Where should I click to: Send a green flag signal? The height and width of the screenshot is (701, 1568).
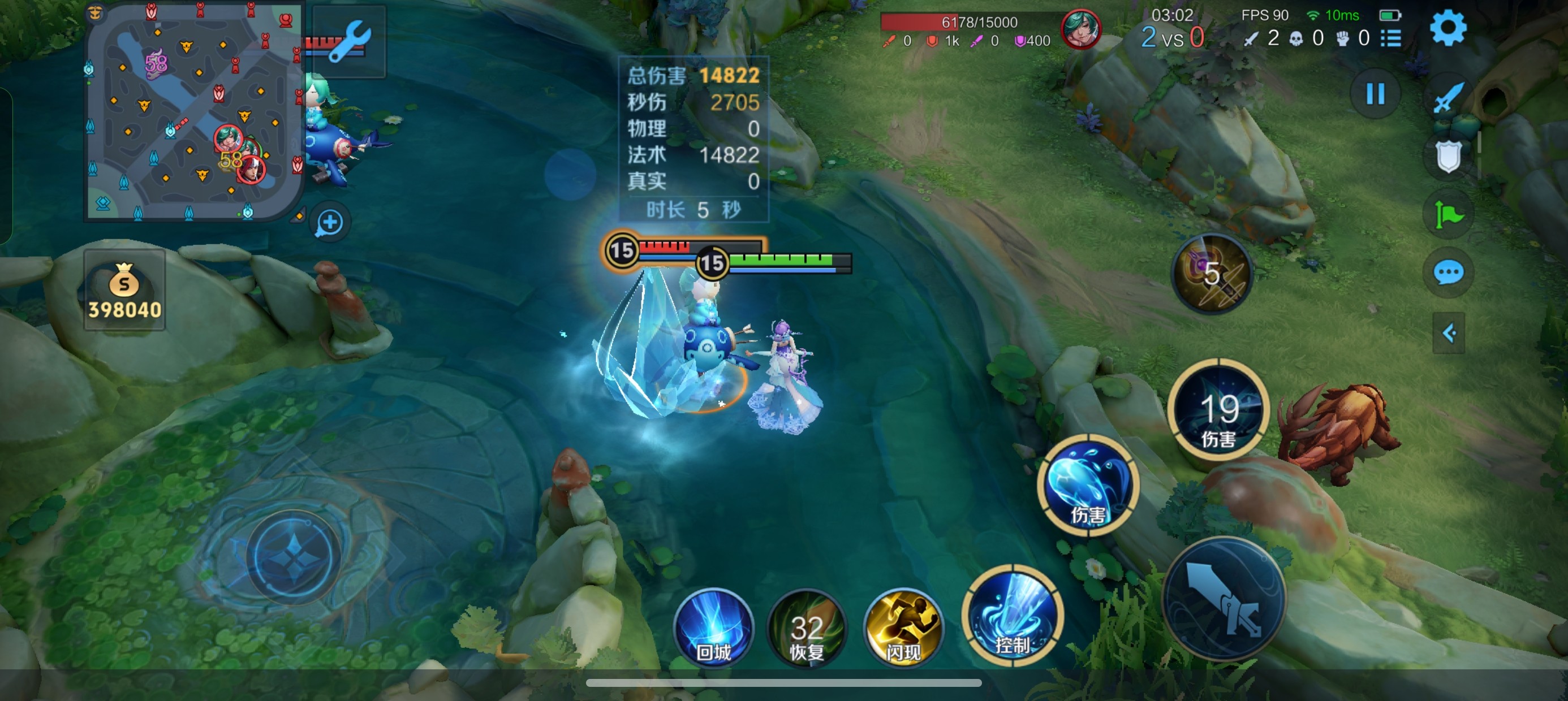pyautogui.click(x=1449, y=214)
